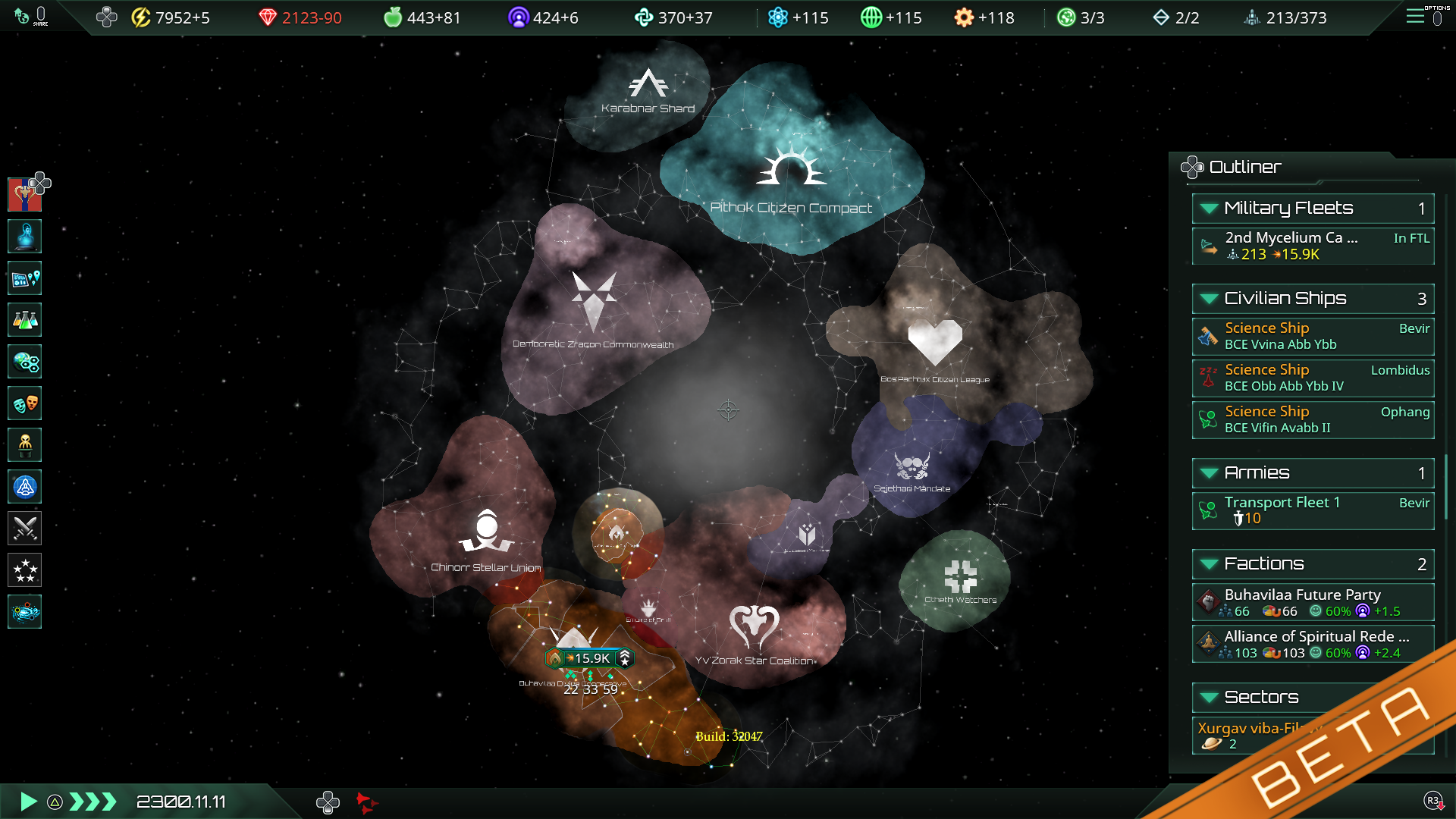Collapse the Sectors section header arrow
Screen dimensions: 1456x819
click(1208, 697)
